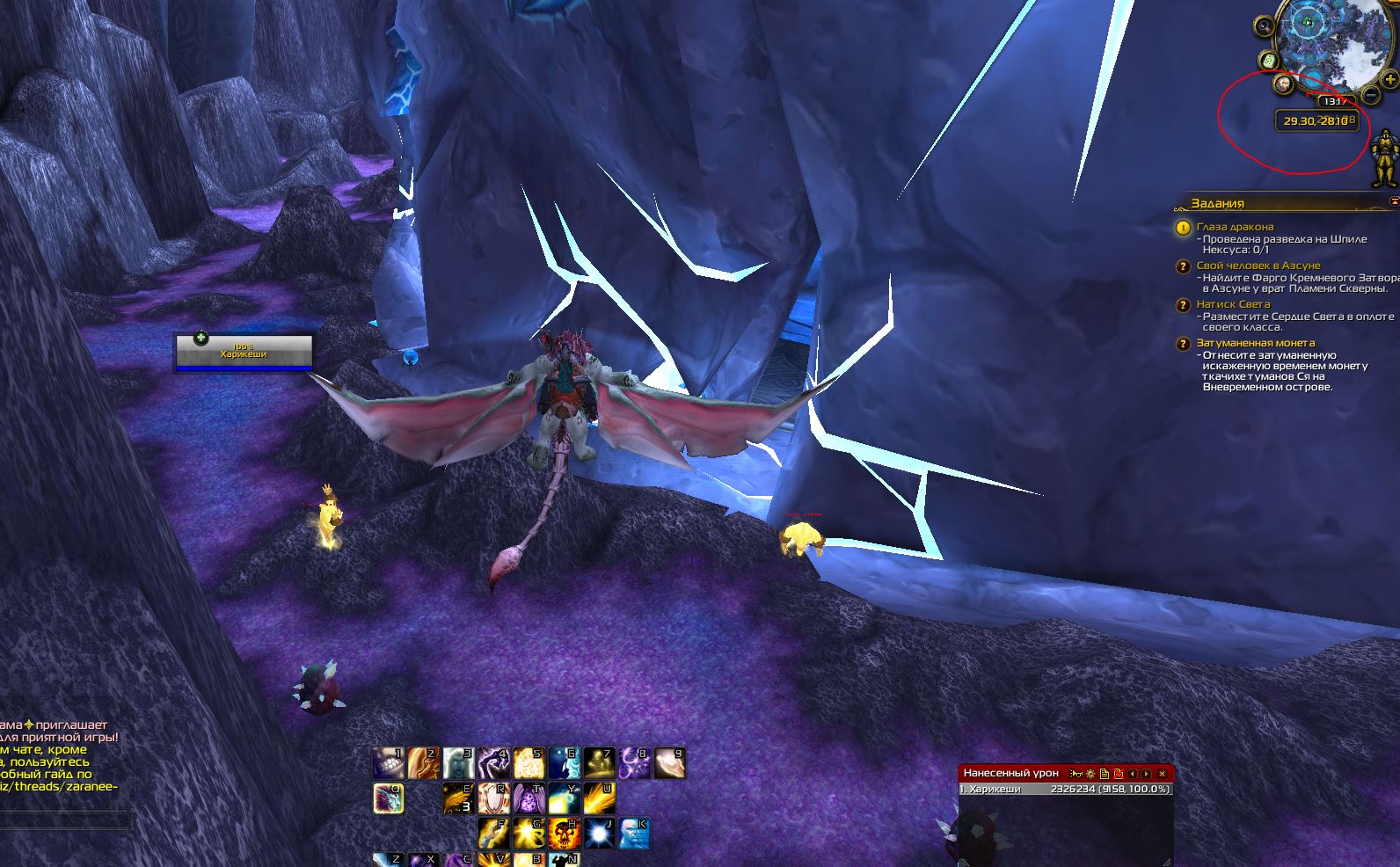Collapse the Задания quest tracker
This screenshot has height=867, width=1400.
tap(1393, 202)
